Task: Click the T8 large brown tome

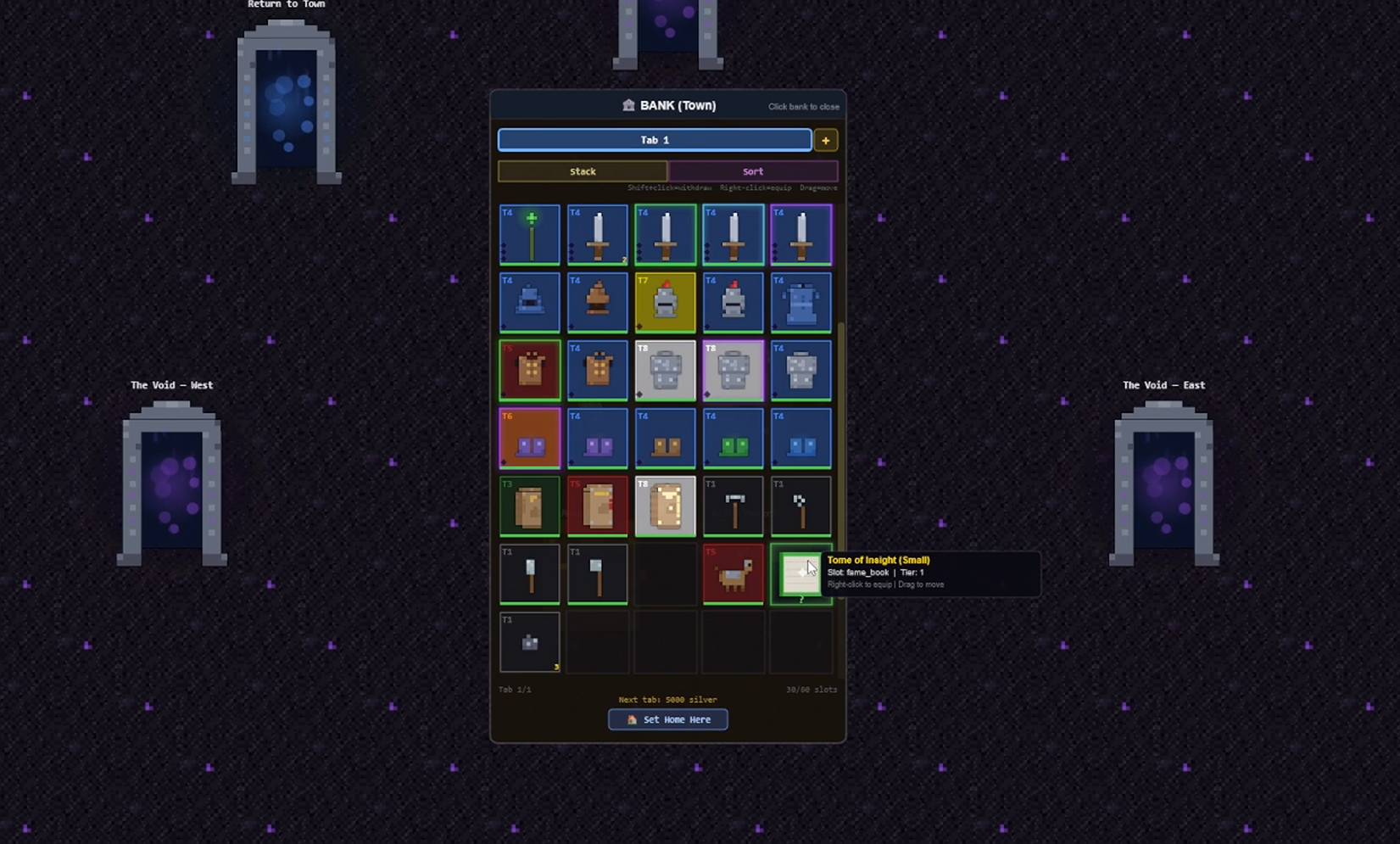Action: pyautogui.click(x=666, y=506)
